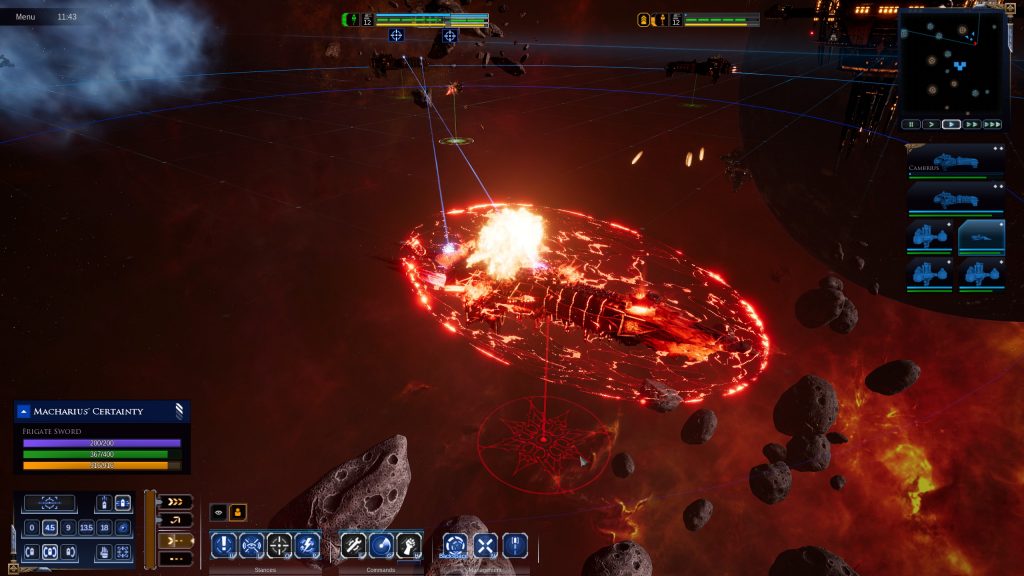Screen dimensions: 1024x576
Task: Activate the lightning bolt stance
Action: (x=308, y=545)
